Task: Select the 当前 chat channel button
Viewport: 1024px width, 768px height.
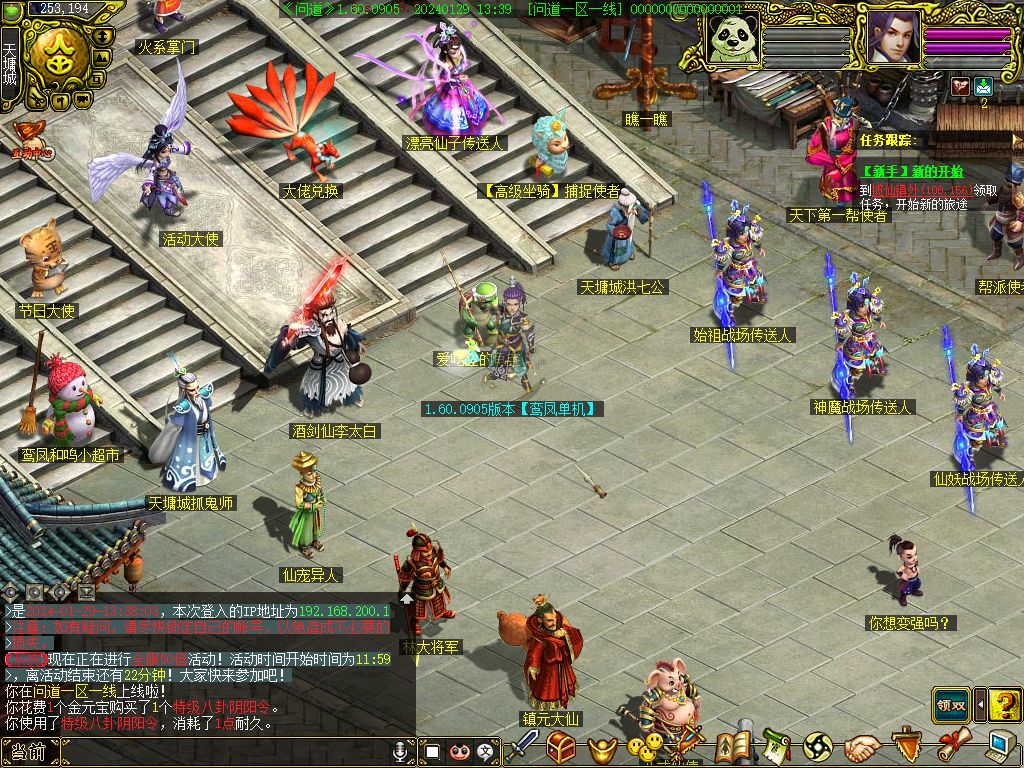Action: [x=29, y=752]
